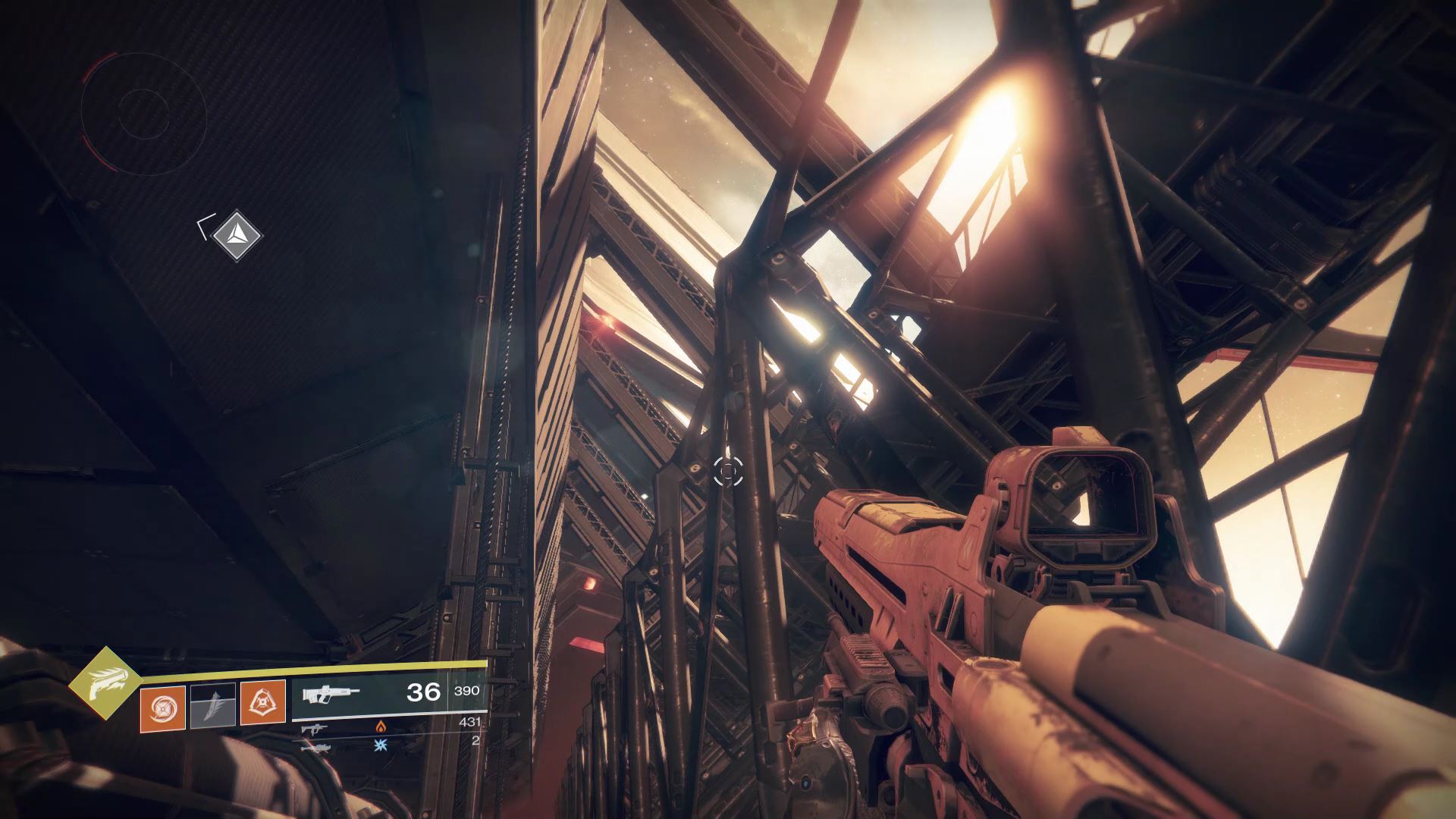Activate the Golden Gun super icon
Image resolution: width=1456 pixels, height=819 pixels.
[x=105, y=683]
